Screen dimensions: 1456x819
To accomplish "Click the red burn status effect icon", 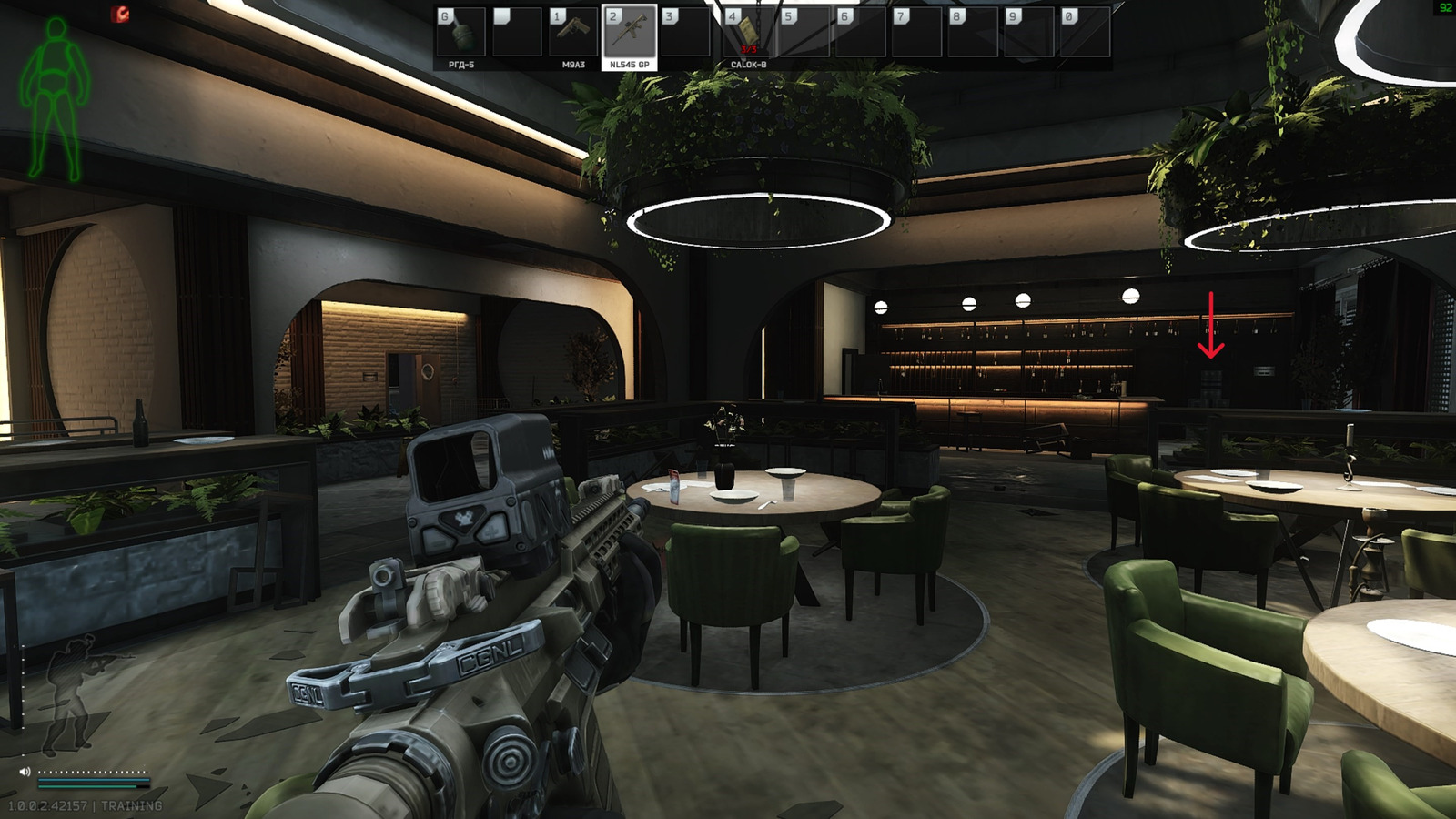I will (118, 13).
